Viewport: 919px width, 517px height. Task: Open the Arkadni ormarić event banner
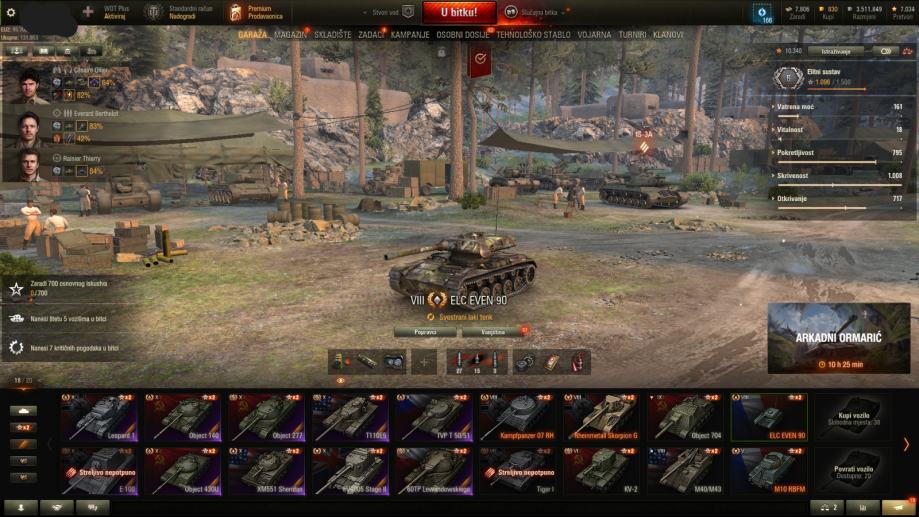tap(838, 339)
